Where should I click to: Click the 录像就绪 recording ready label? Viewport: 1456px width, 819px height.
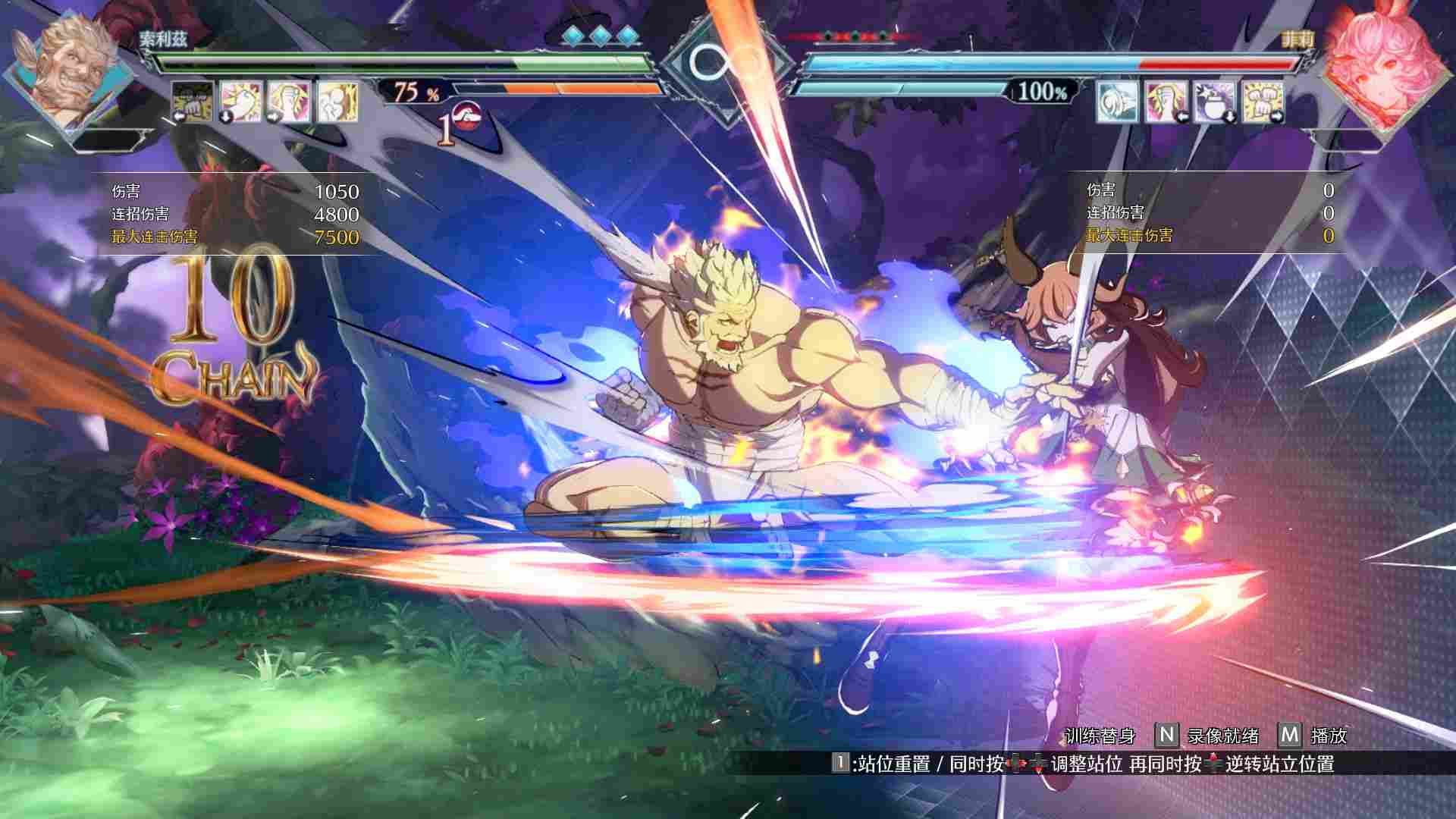tap(1223, 736)
